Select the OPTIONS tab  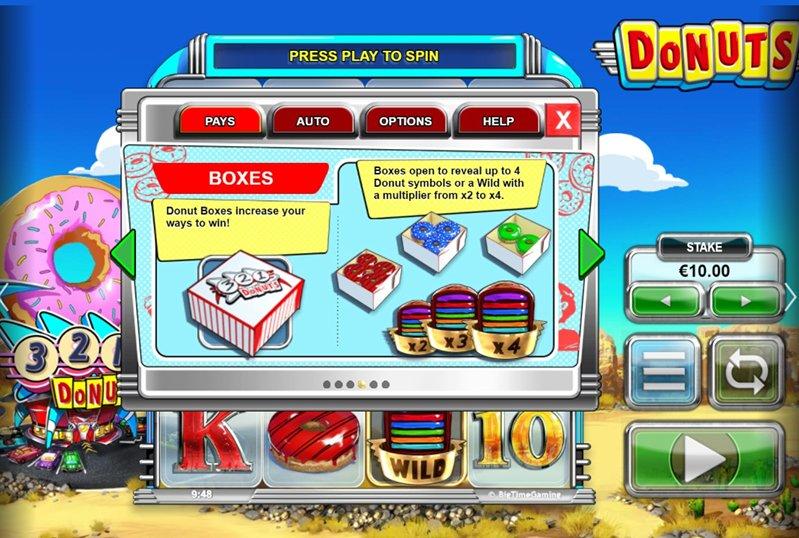click(x=405, y=121)
